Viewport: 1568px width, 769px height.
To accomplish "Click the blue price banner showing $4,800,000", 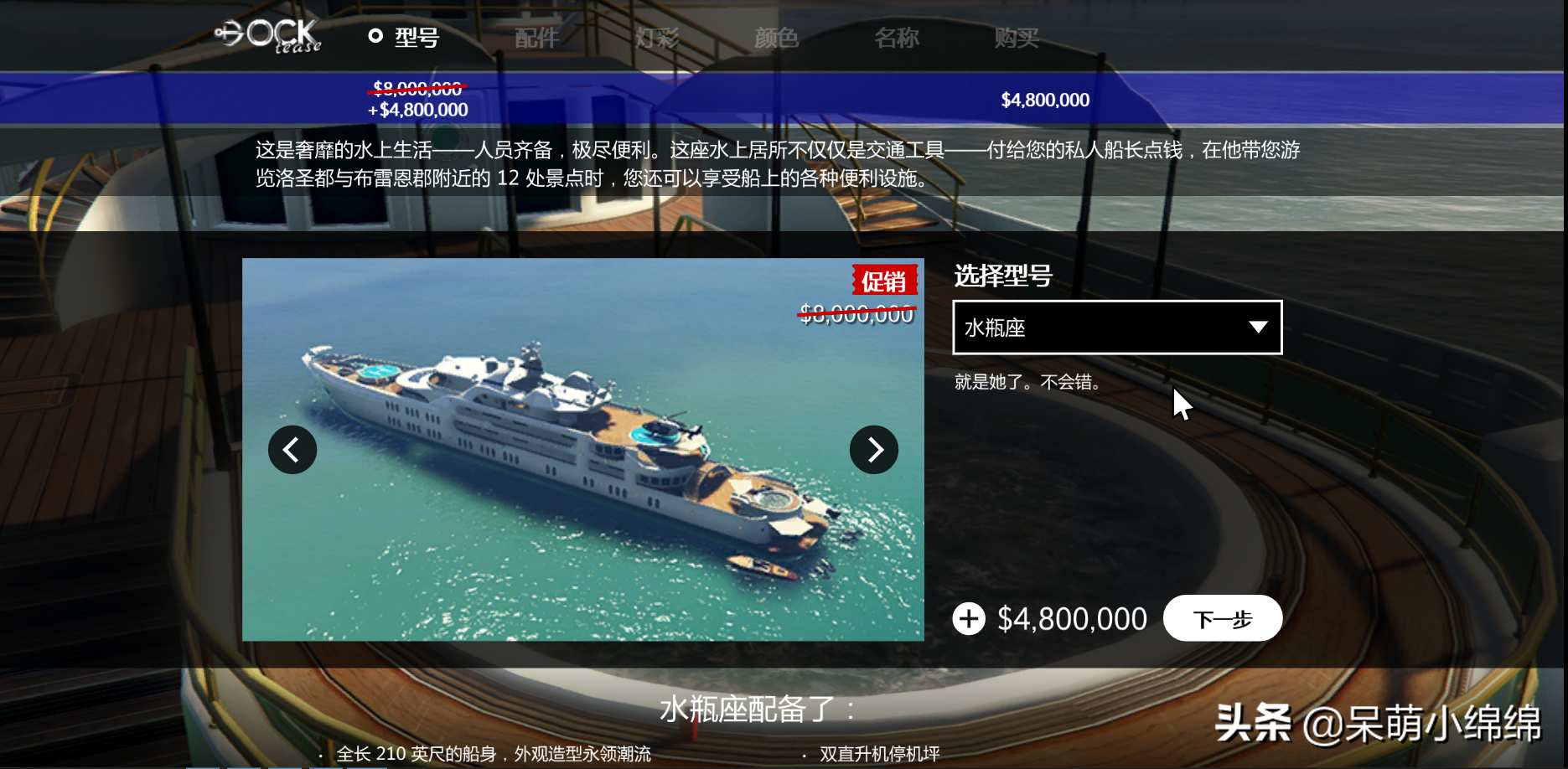I will 1044,100.
